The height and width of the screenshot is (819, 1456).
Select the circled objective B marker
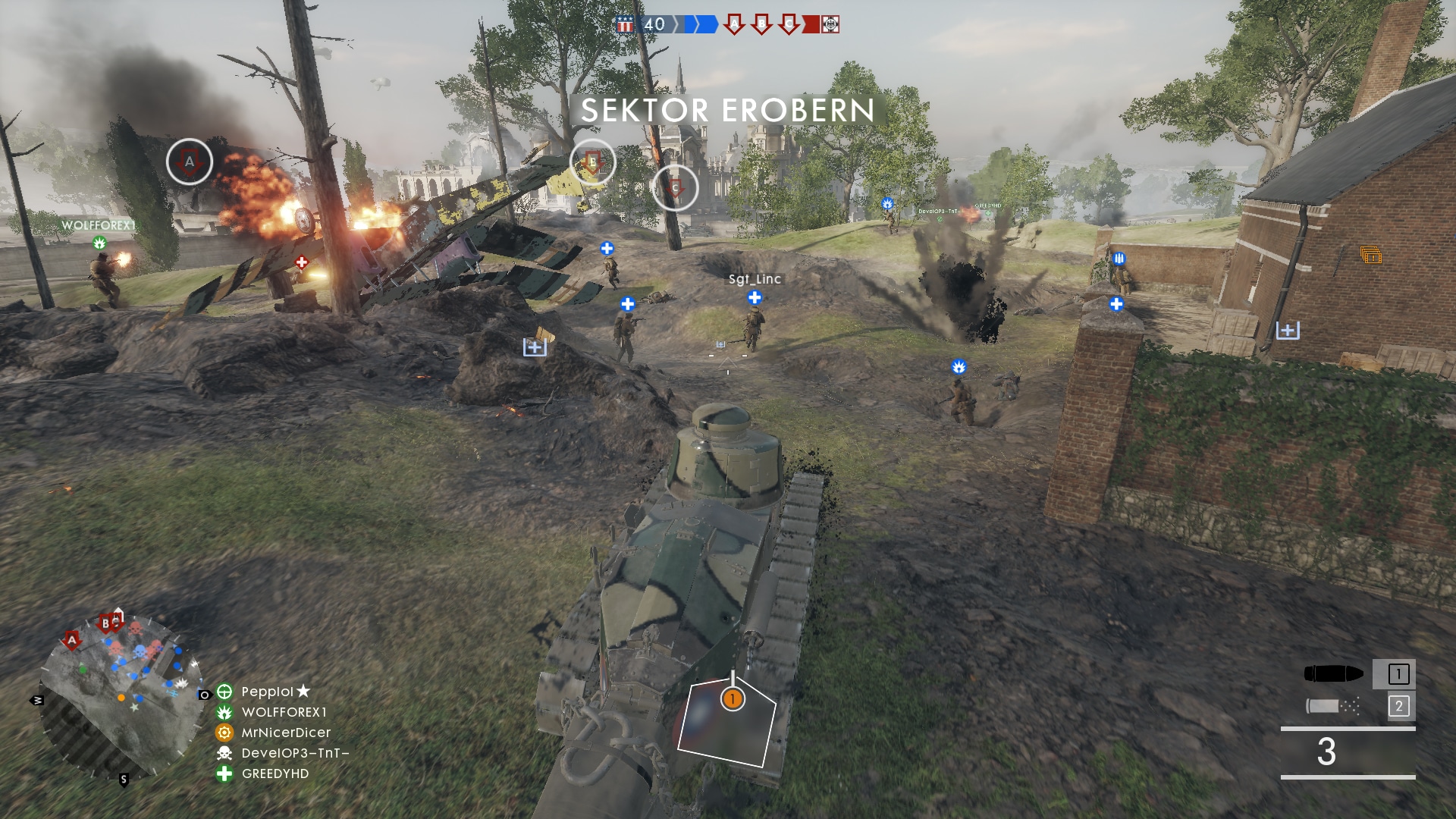pyautogui.click(x=592, y=162)
